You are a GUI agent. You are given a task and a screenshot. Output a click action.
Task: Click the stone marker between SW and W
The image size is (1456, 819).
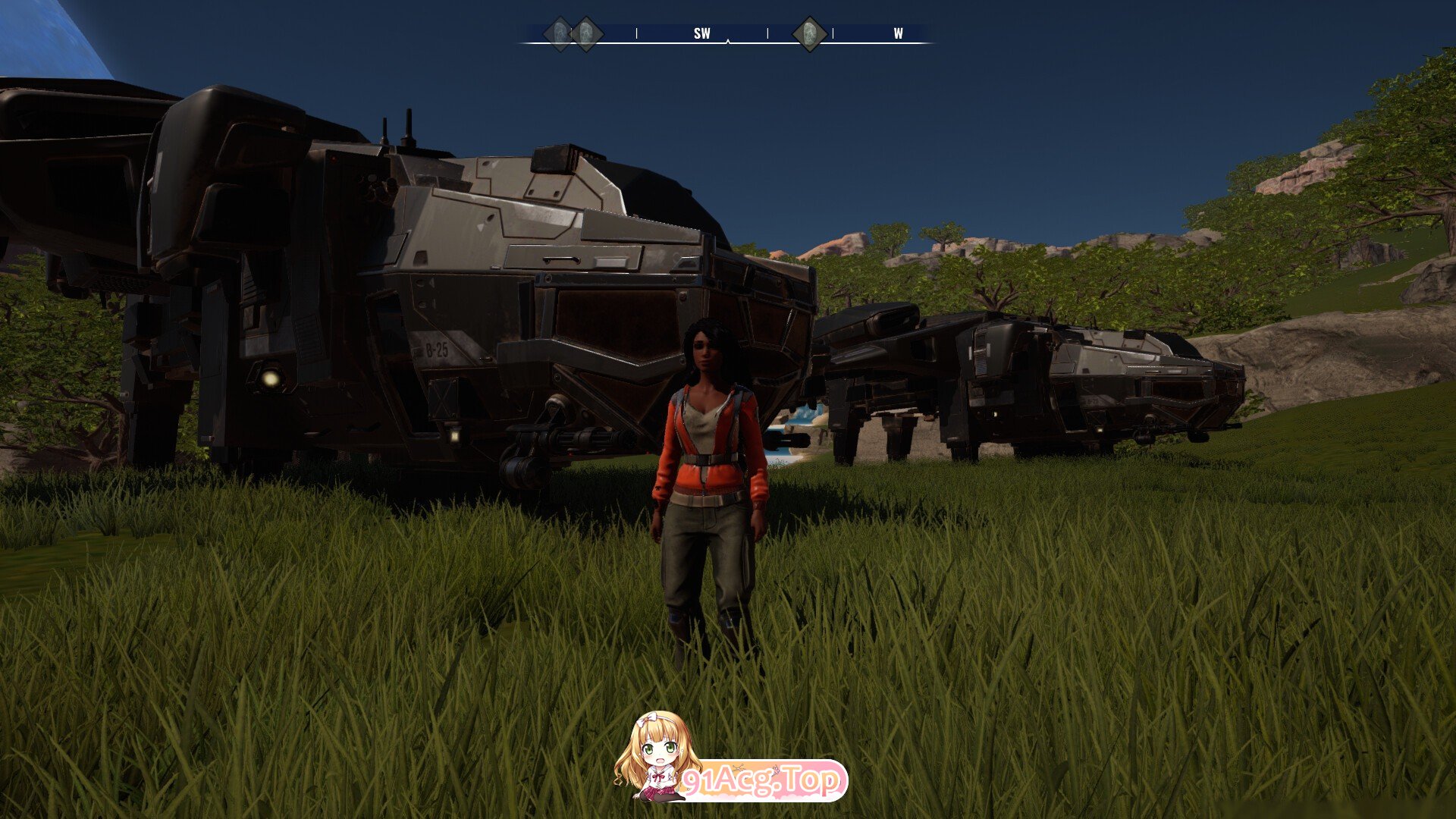tap(809, 34)
